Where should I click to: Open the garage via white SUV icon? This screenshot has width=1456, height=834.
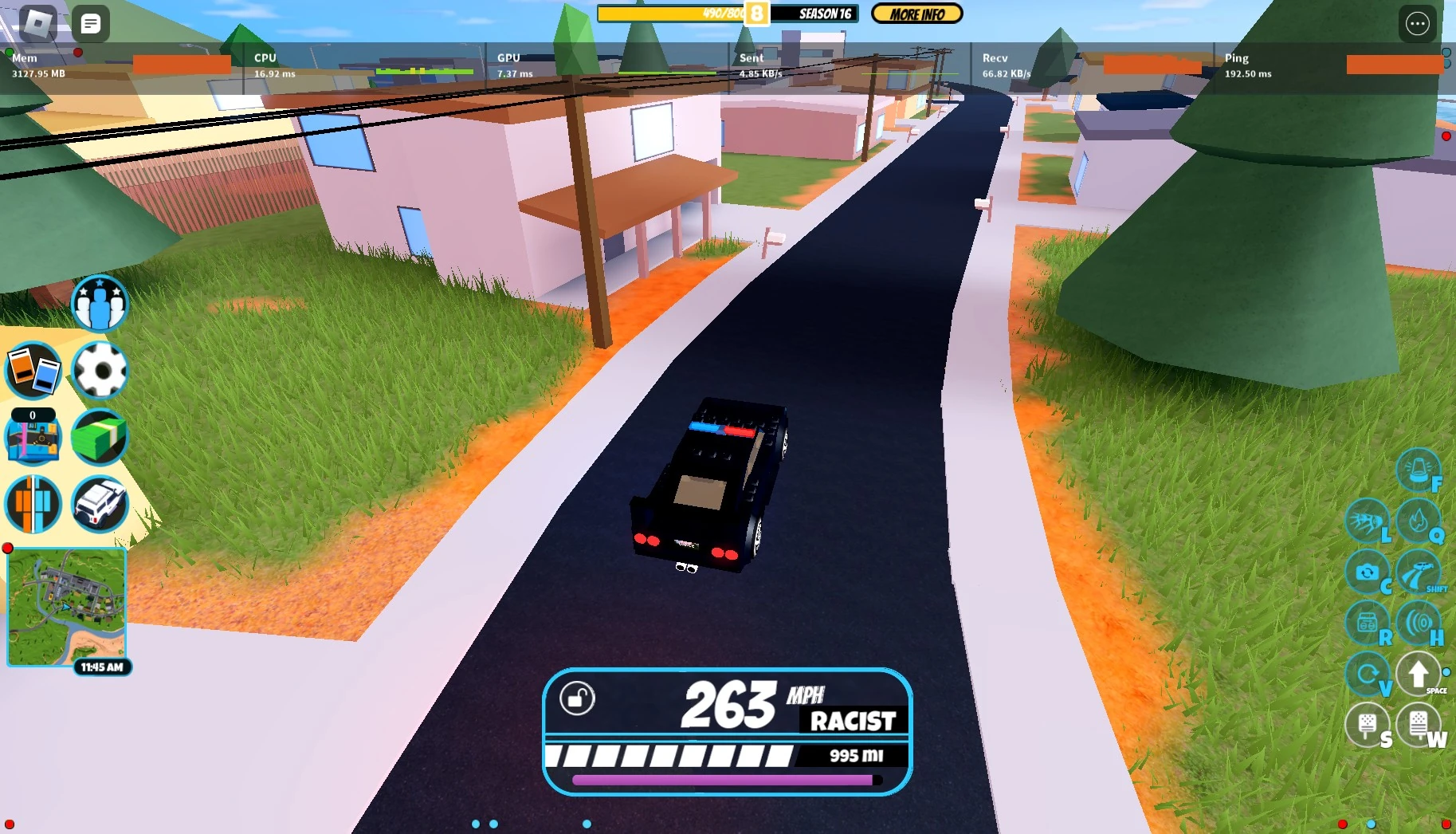coord(100,503)
